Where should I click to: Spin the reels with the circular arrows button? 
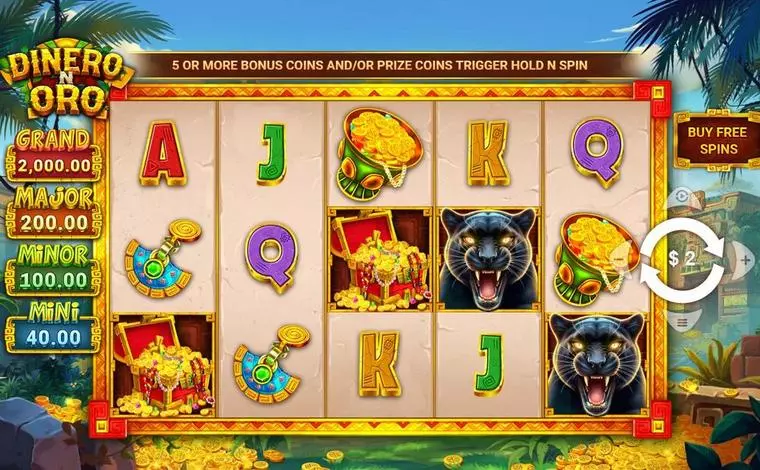[x=681, y=259]
